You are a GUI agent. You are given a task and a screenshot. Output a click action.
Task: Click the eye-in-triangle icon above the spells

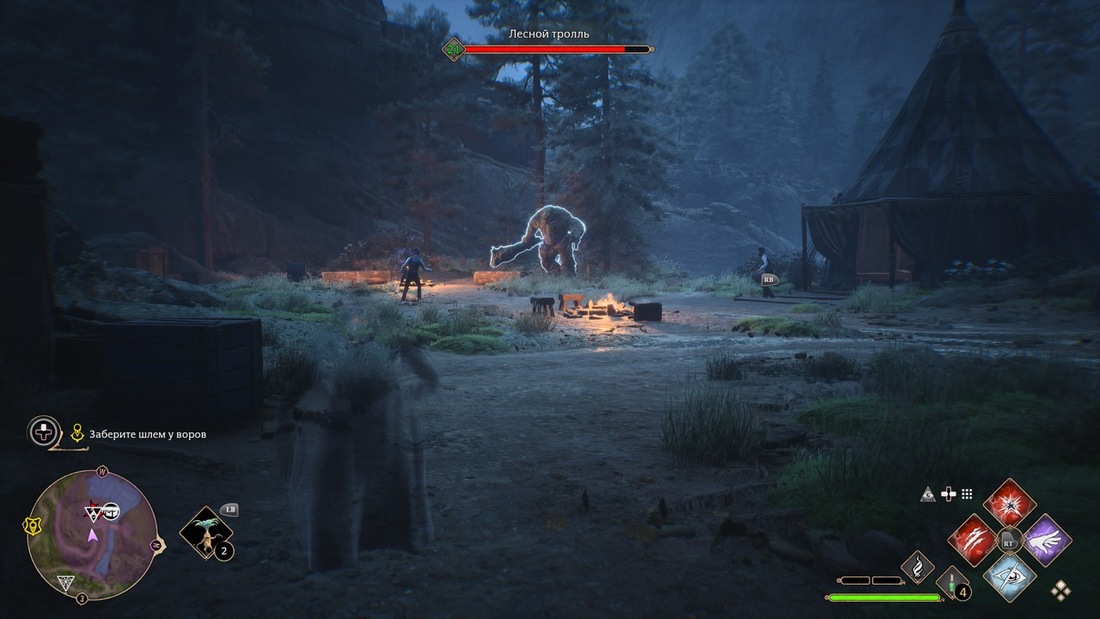(x=928, y=494)
